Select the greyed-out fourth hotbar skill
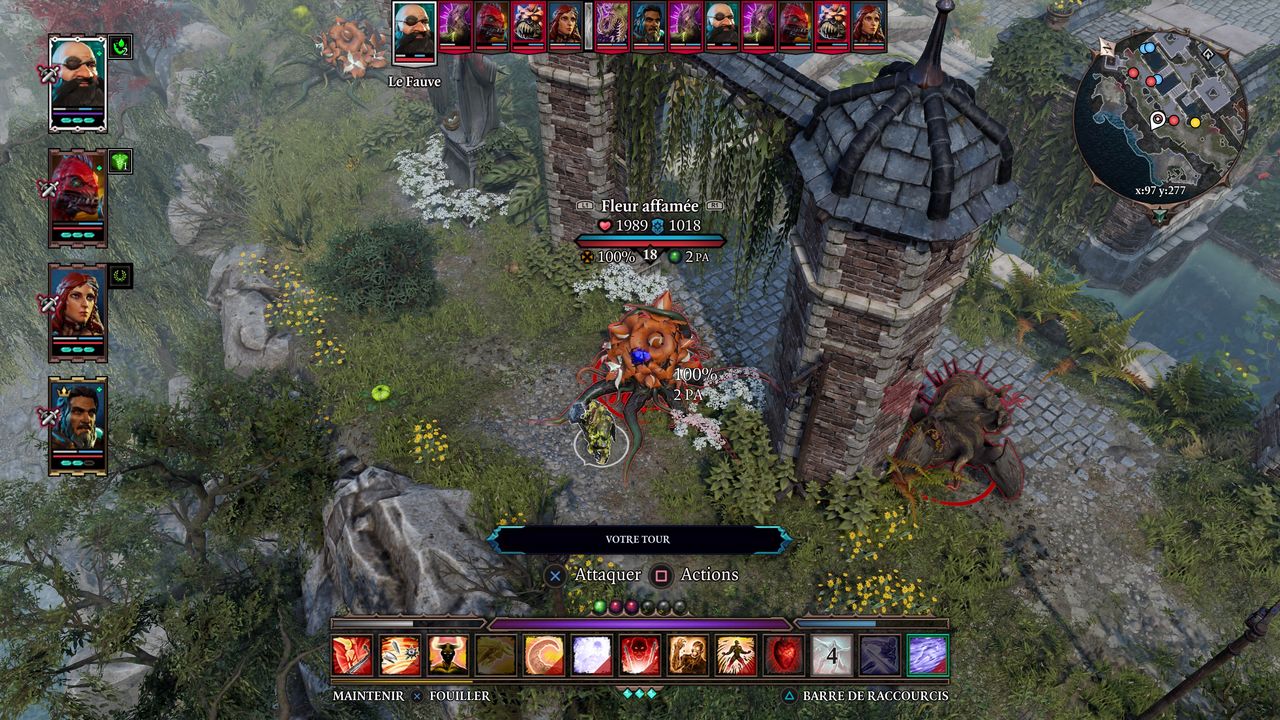The height and width of the screenshot is (720, 1280). pyautogui.click(x=496, y=655)
